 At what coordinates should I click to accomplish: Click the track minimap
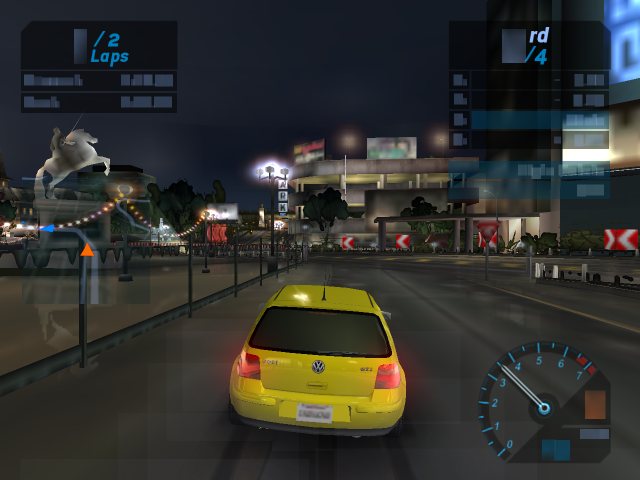click(84, 240)
